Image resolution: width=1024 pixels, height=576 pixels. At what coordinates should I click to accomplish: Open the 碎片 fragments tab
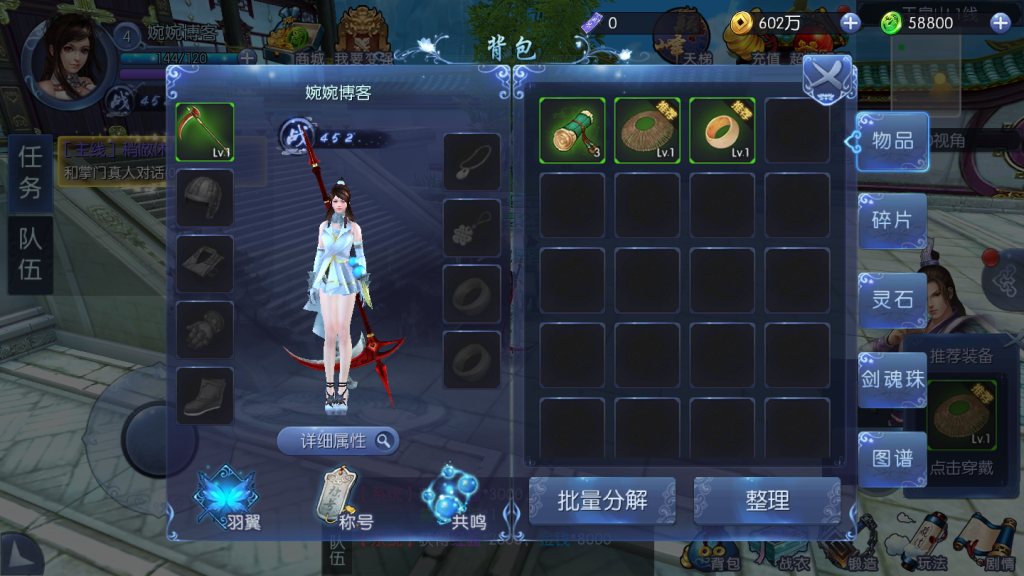point(892,220)
